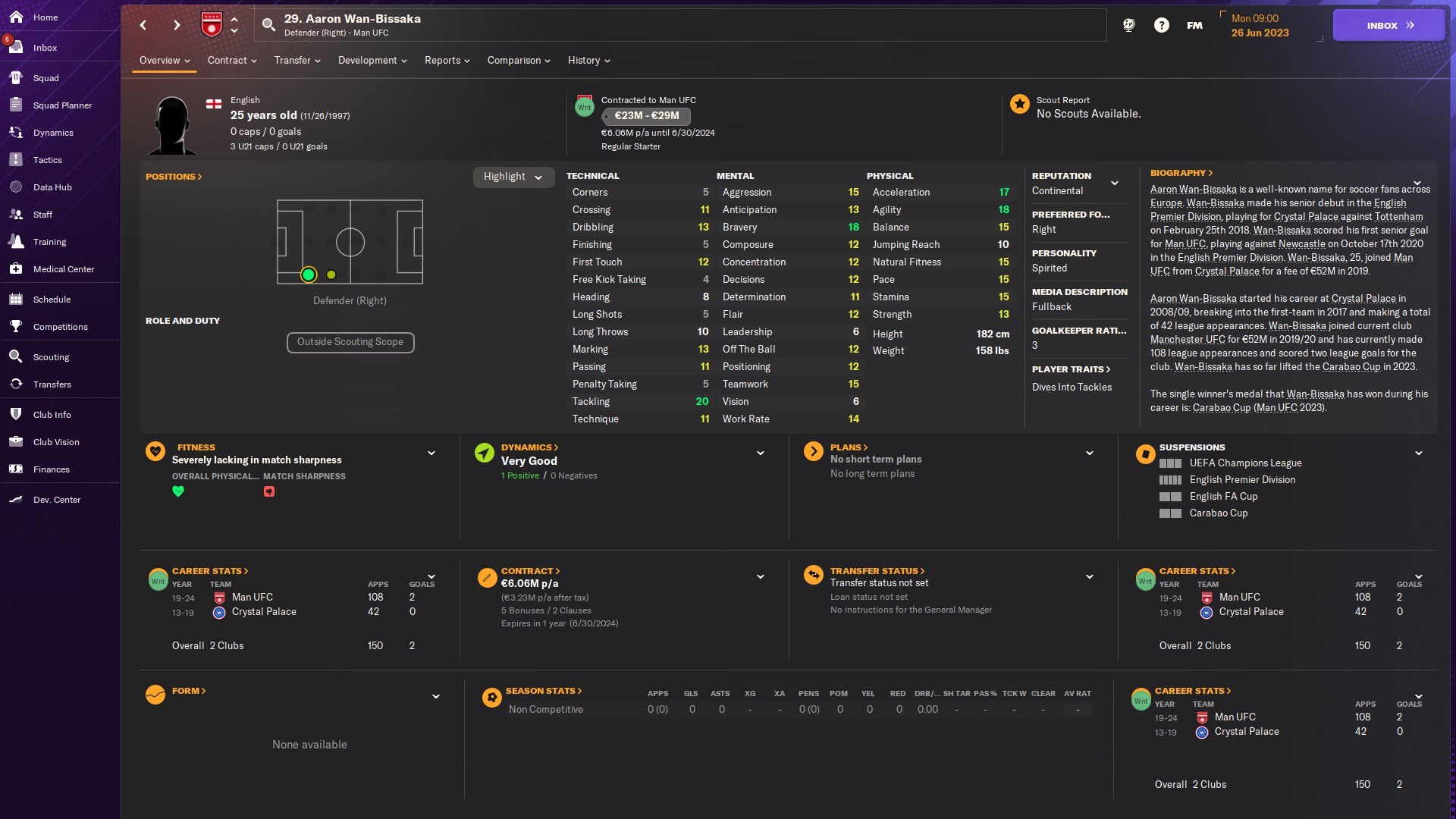Click the INBOX button
The height and width of the screenshot is (819, 1456).
pos(1388,24)
